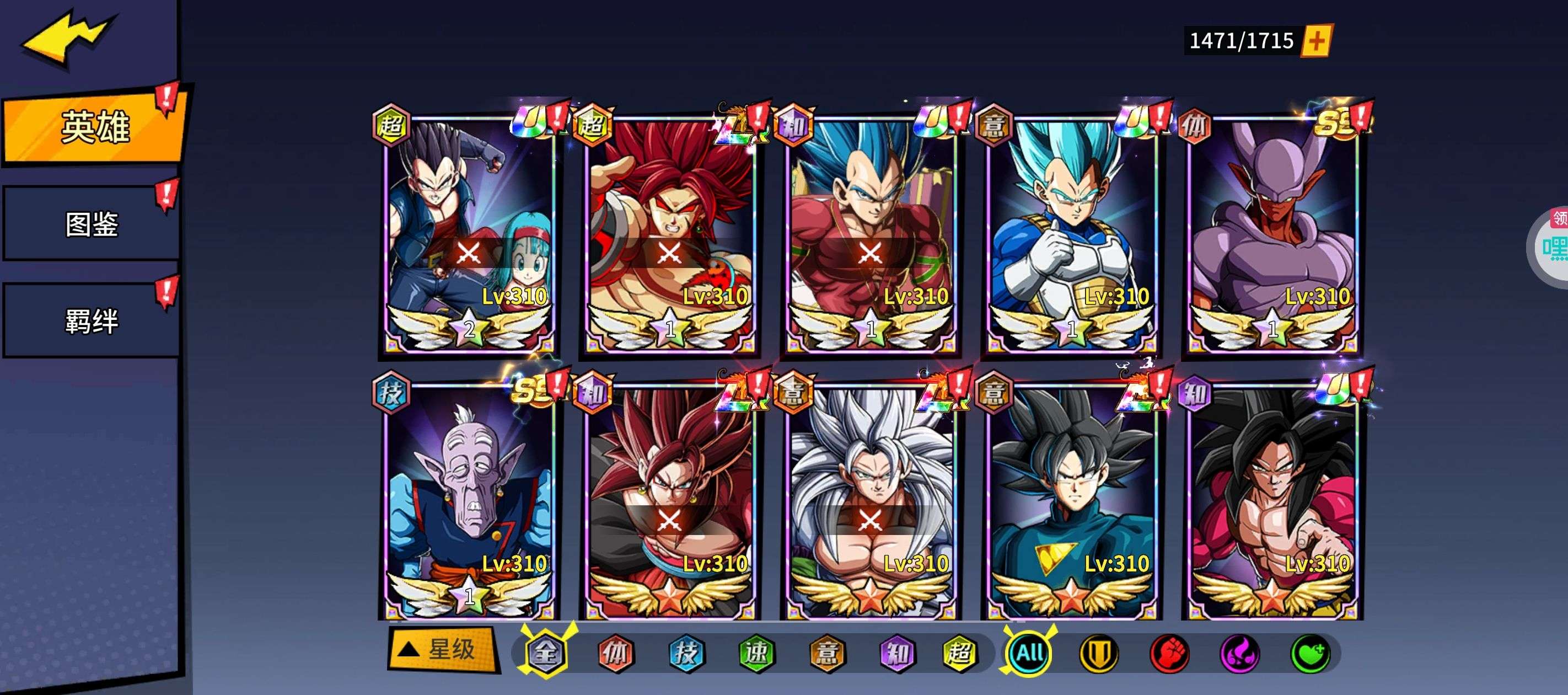Show only red fist class heroes
1568x695 pixels.
pos(1169,653)
